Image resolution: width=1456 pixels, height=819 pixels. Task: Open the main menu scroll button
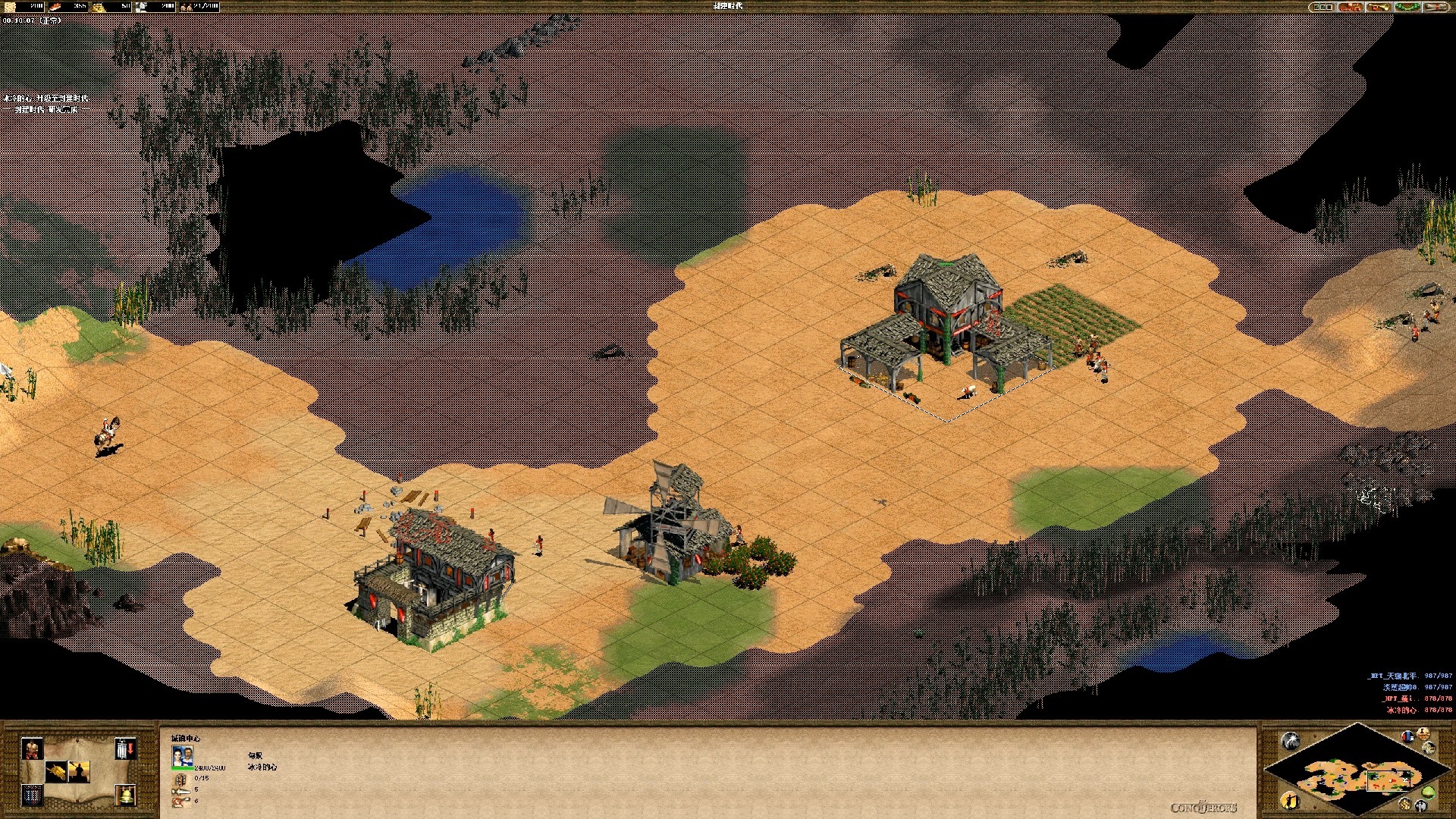pyautogui.click(x=1436, y=7)
